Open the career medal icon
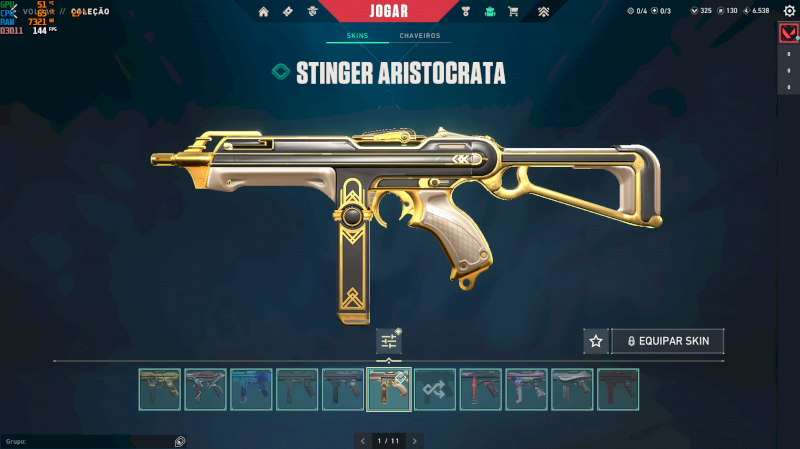Image resolution: width=800 pixels, height=449 pixels. pos(466,12)
